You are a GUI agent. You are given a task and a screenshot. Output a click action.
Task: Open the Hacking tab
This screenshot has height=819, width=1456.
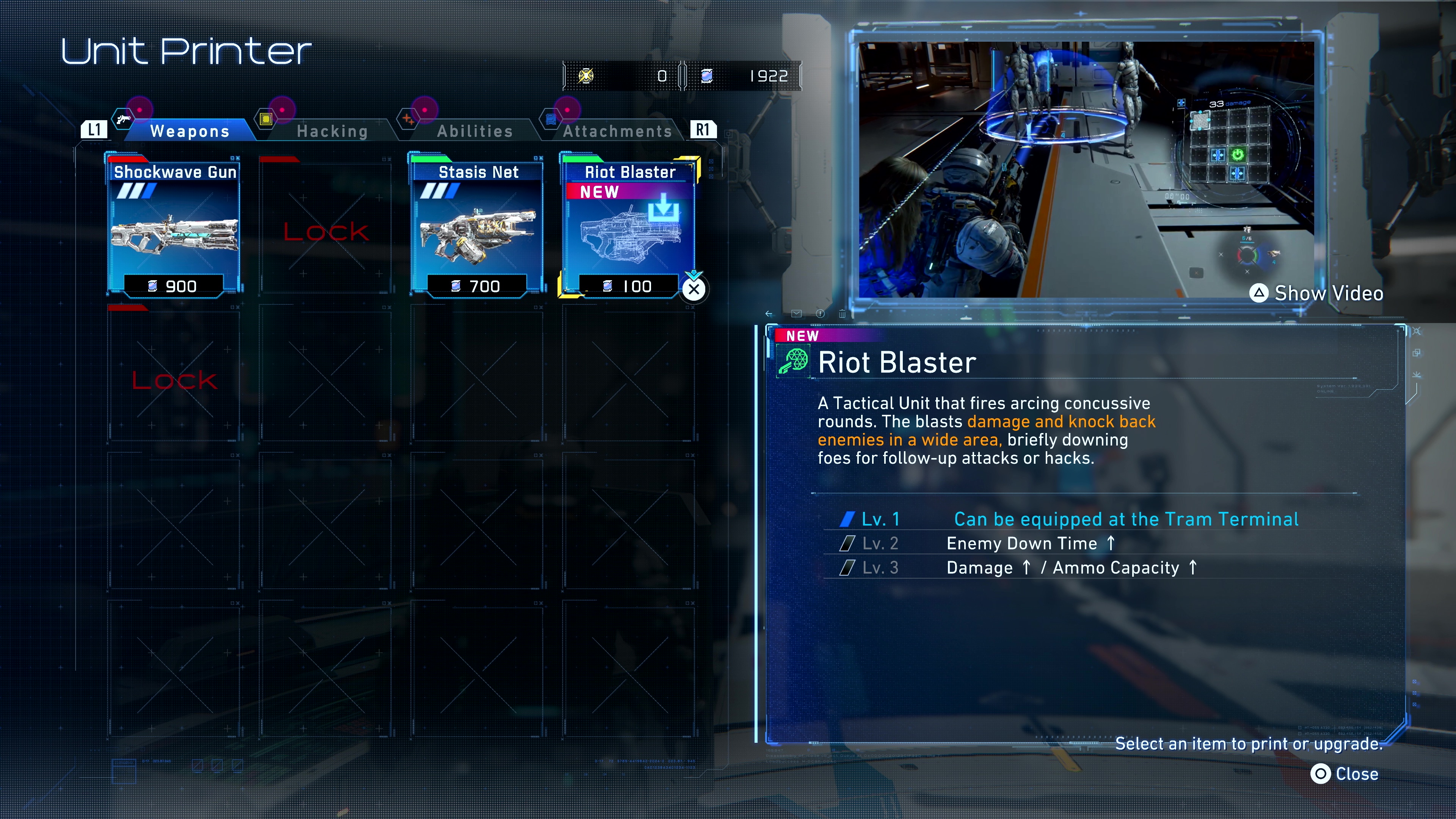333,131
